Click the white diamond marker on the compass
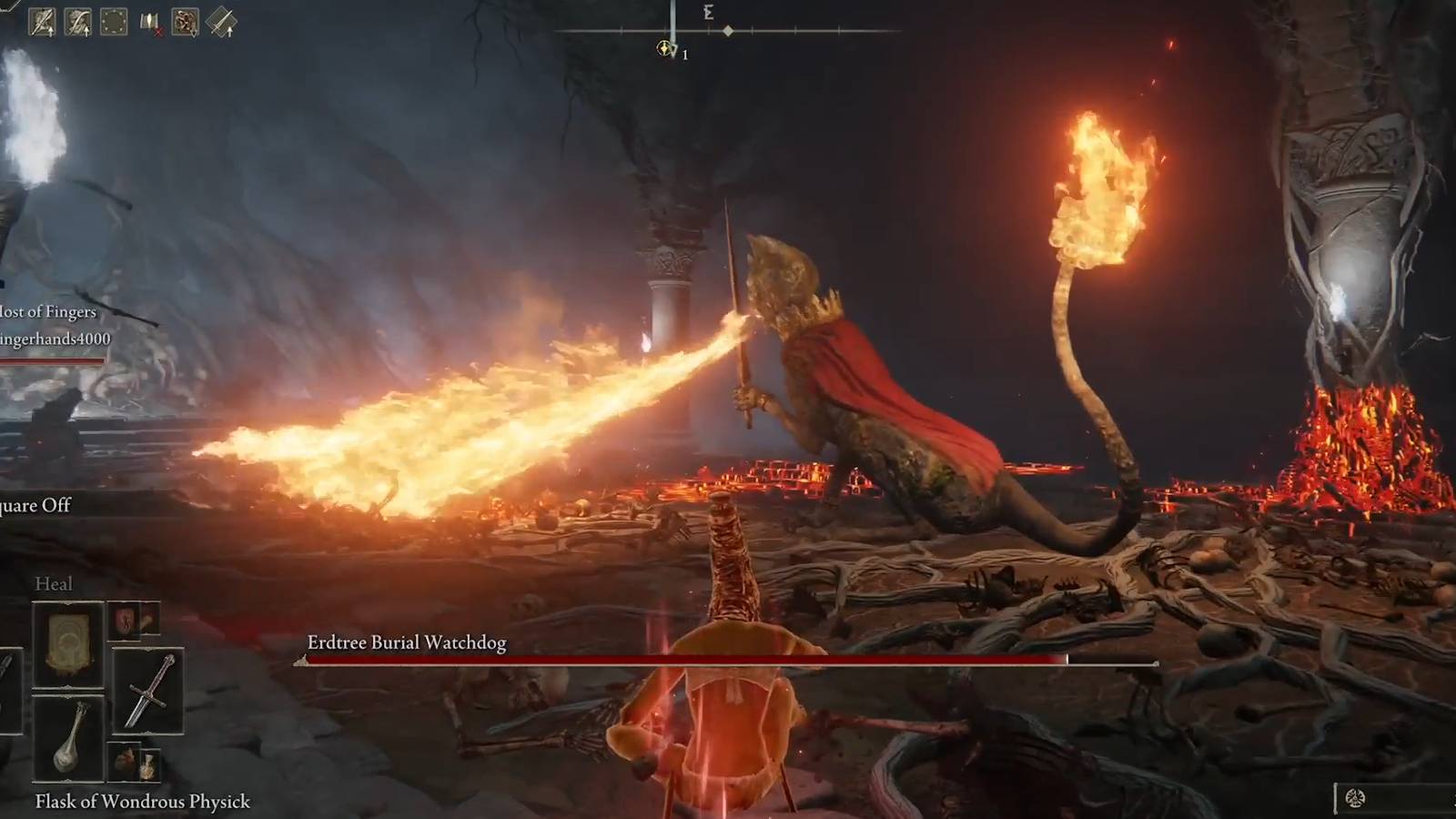Image resolution: width=1456 pixels, height=819 pixels. [728, 29]
